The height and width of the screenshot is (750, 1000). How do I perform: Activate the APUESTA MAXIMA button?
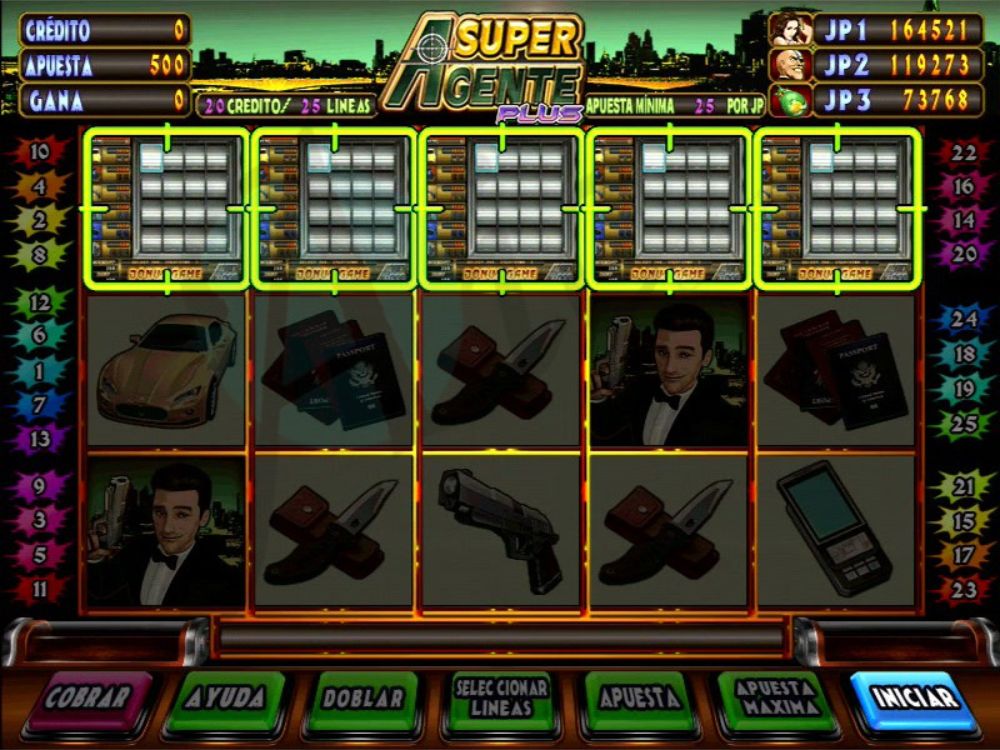point(777,699)
